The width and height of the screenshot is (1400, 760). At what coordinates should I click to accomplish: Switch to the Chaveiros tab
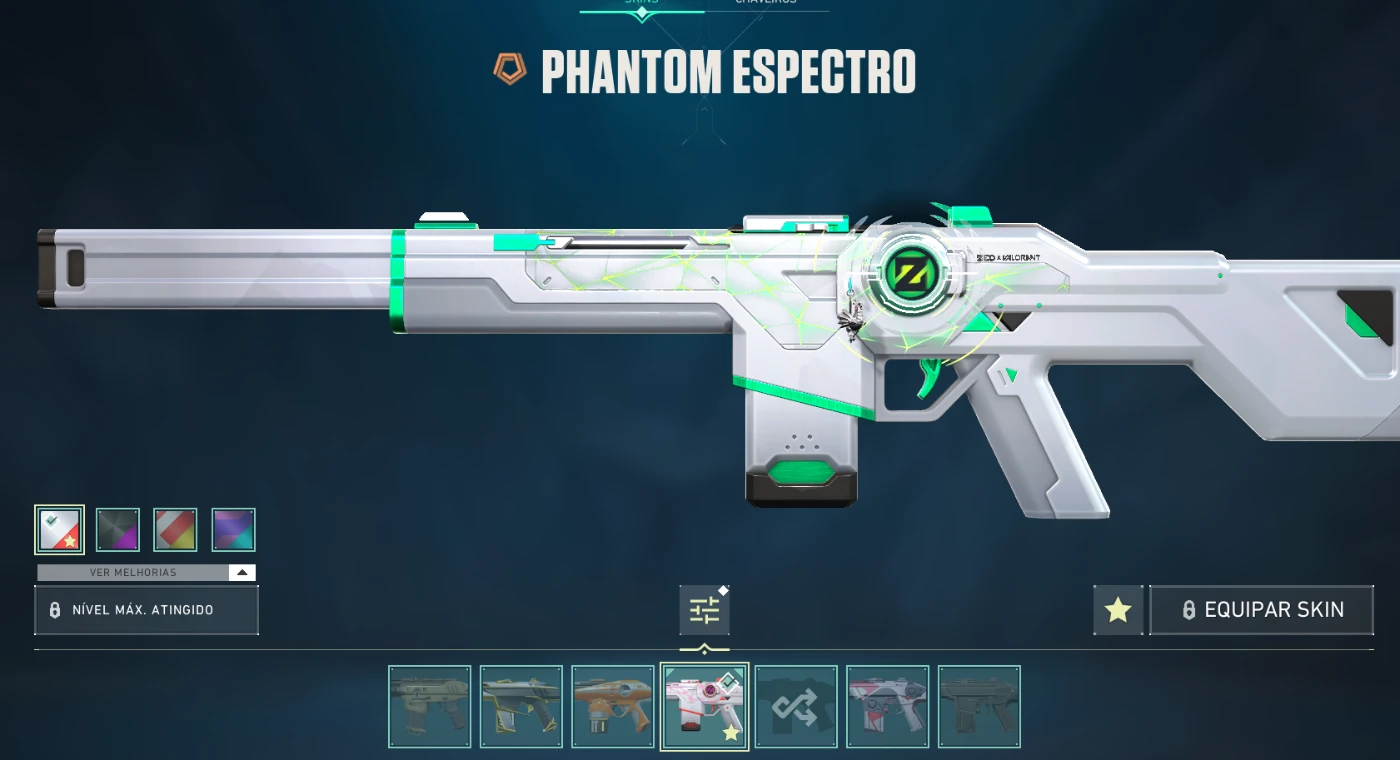pyautogui.click(x=766, y=3)
